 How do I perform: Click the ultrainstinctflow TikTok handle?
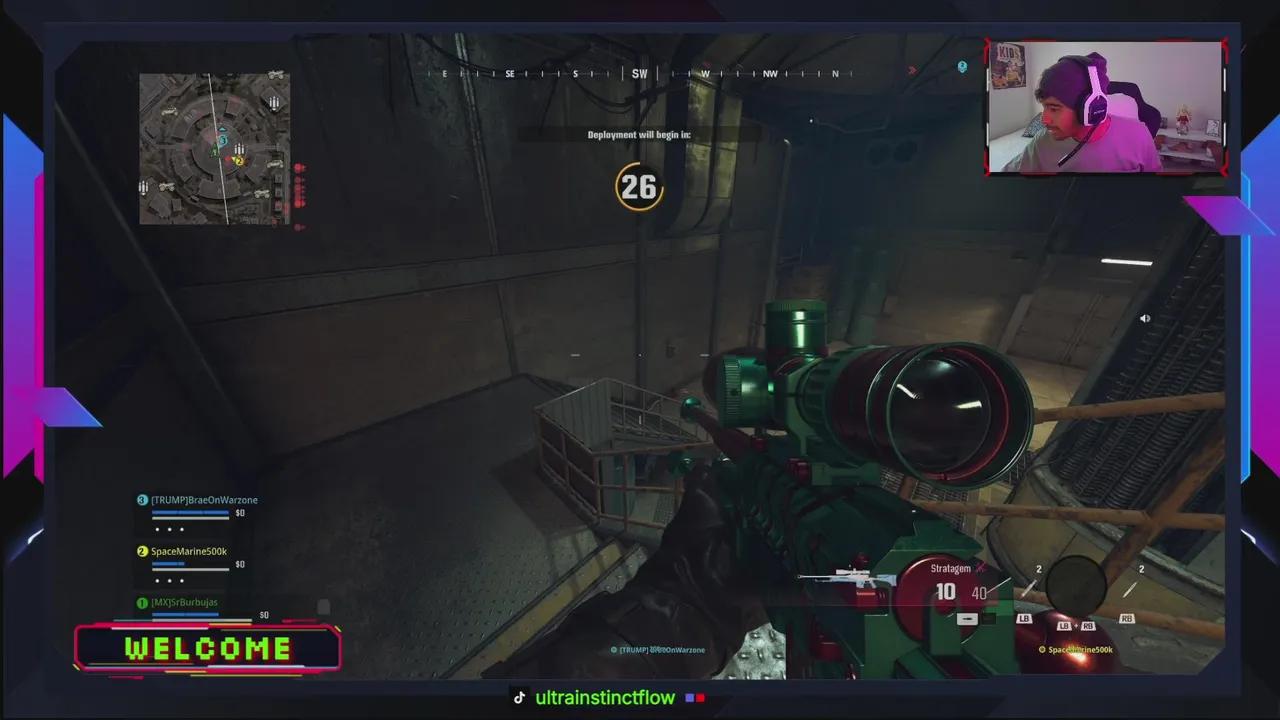pos(605,698)
